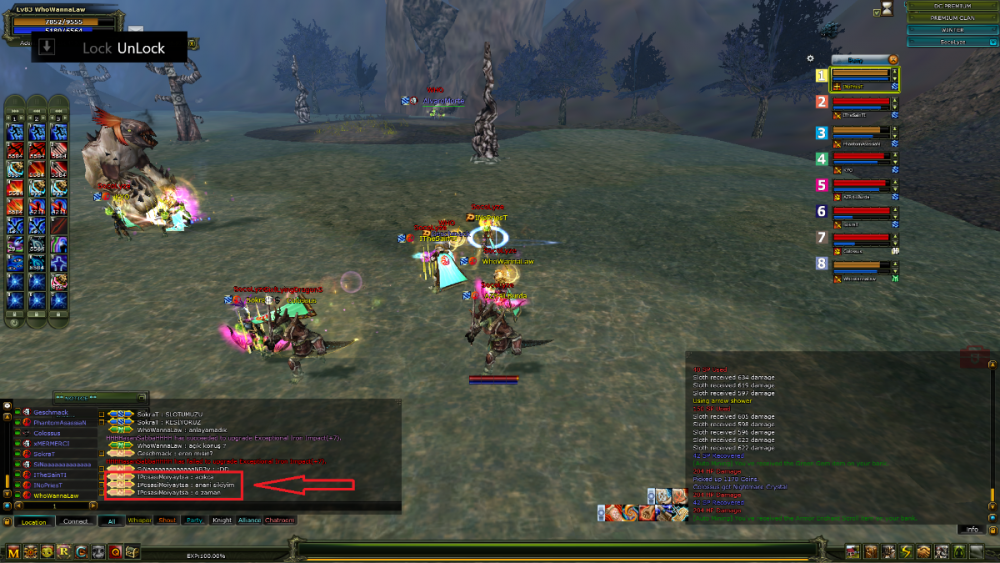Click the Connect button
1000x563 pixels.
point(76,521)
